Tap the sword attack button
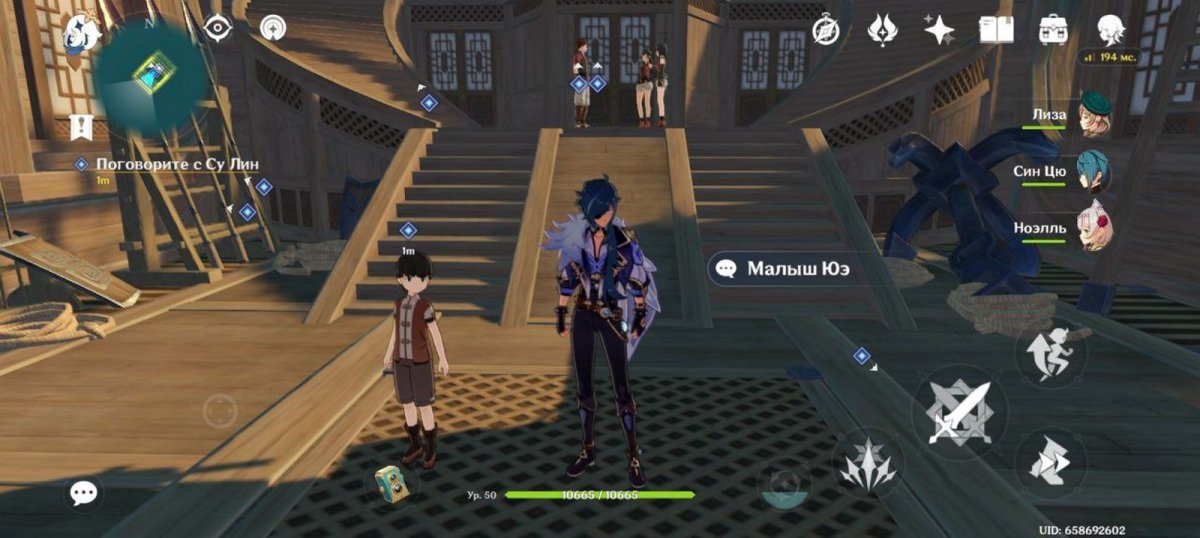Screen dimensions: 1200x538 958,412
